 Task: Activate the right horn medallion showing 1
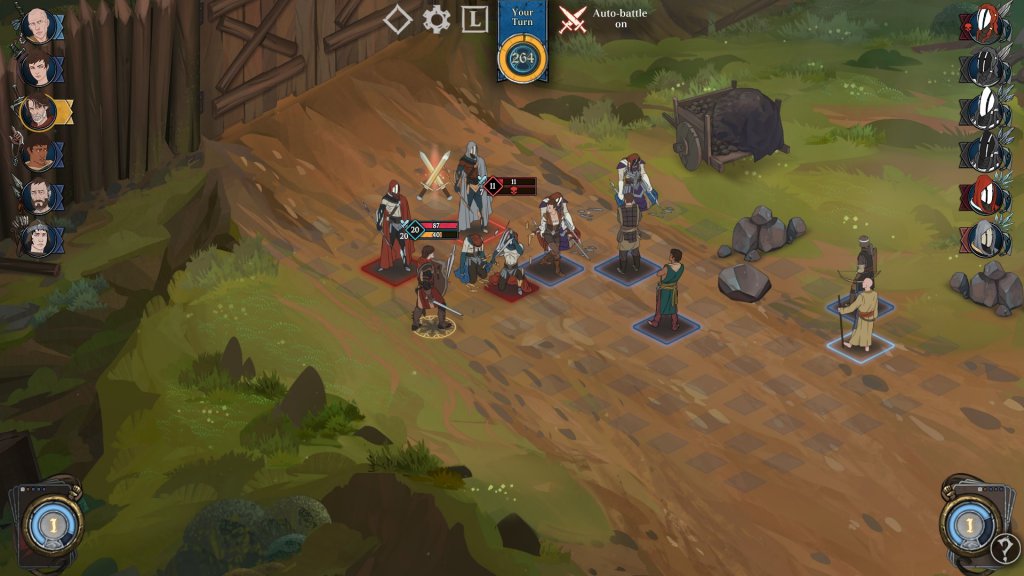click(972, 521)
